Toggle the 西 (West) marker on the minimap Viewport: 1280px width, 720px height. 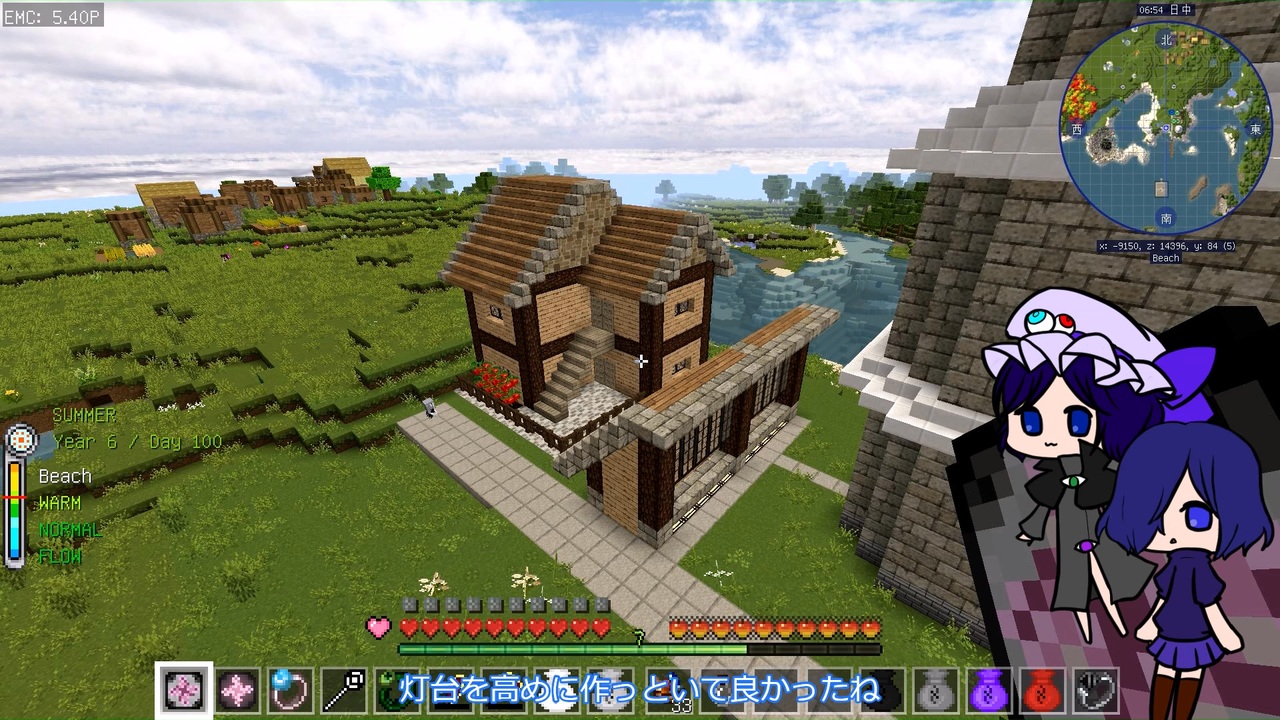pos(1076,128)
